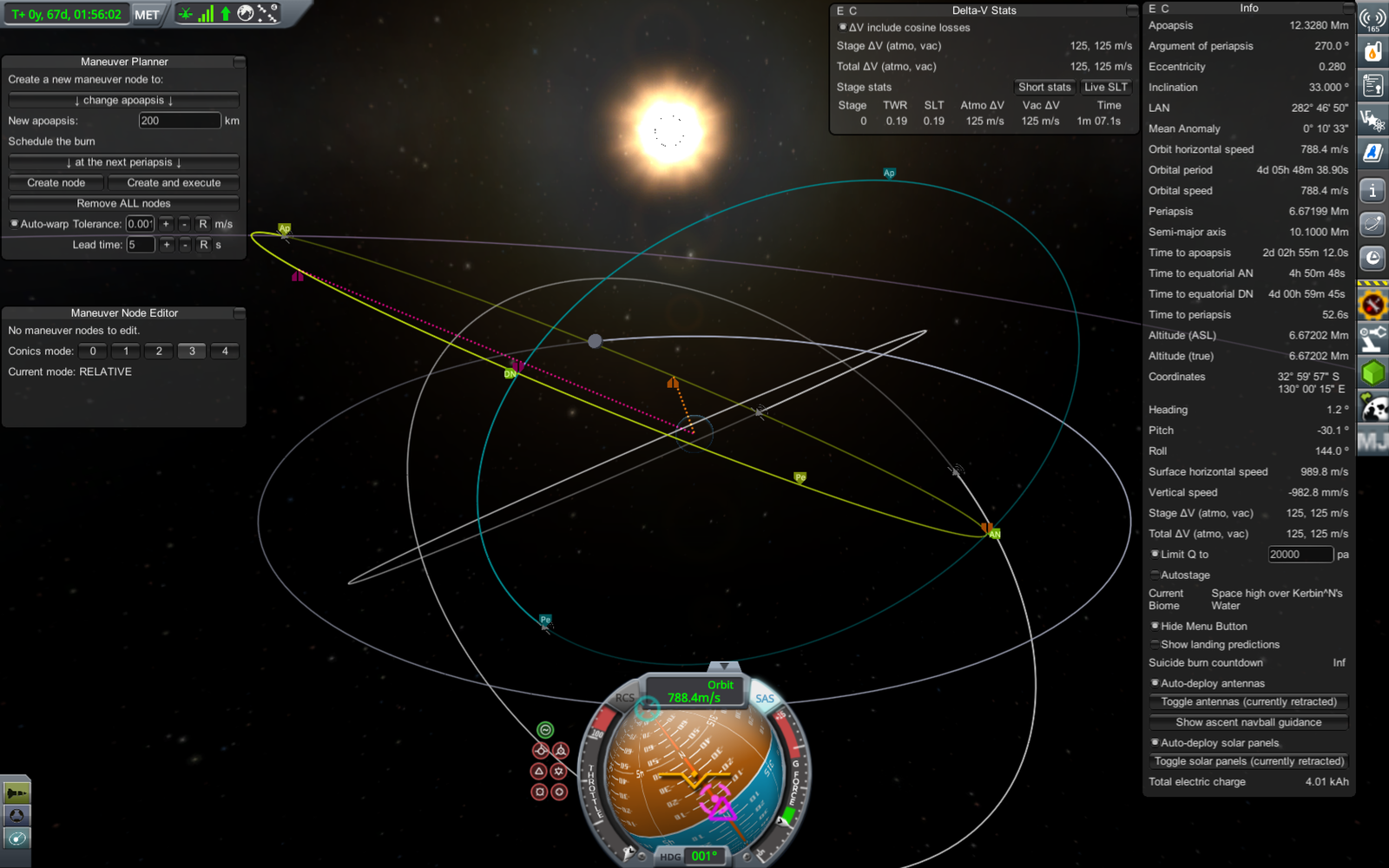
Task: Toggle antennas (currently retracted)
Action: (1248, 702)
